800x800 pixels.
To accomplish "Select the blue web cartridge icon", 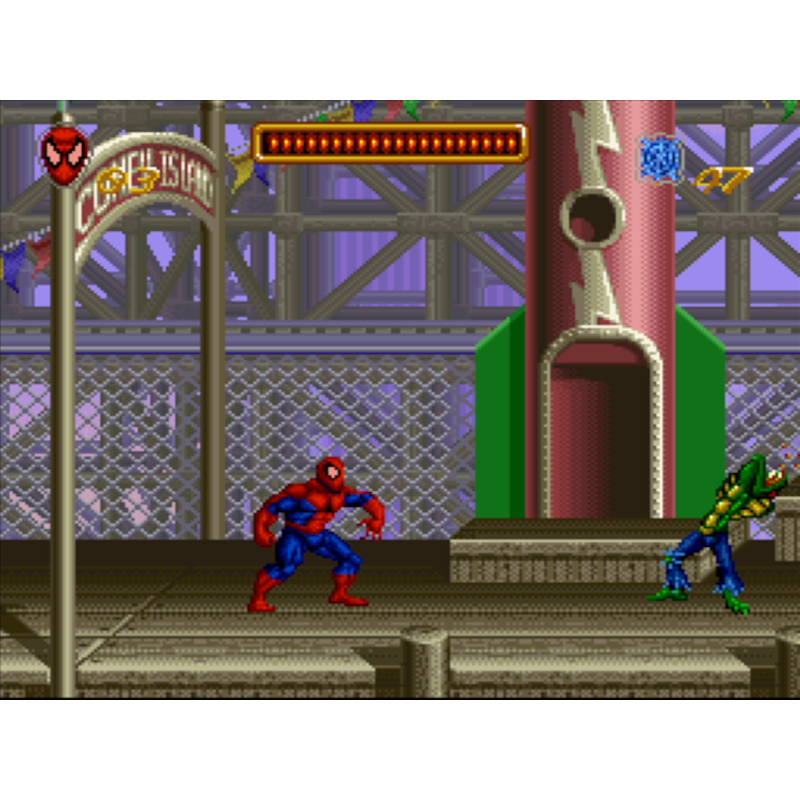I will [x=661, y=160].
